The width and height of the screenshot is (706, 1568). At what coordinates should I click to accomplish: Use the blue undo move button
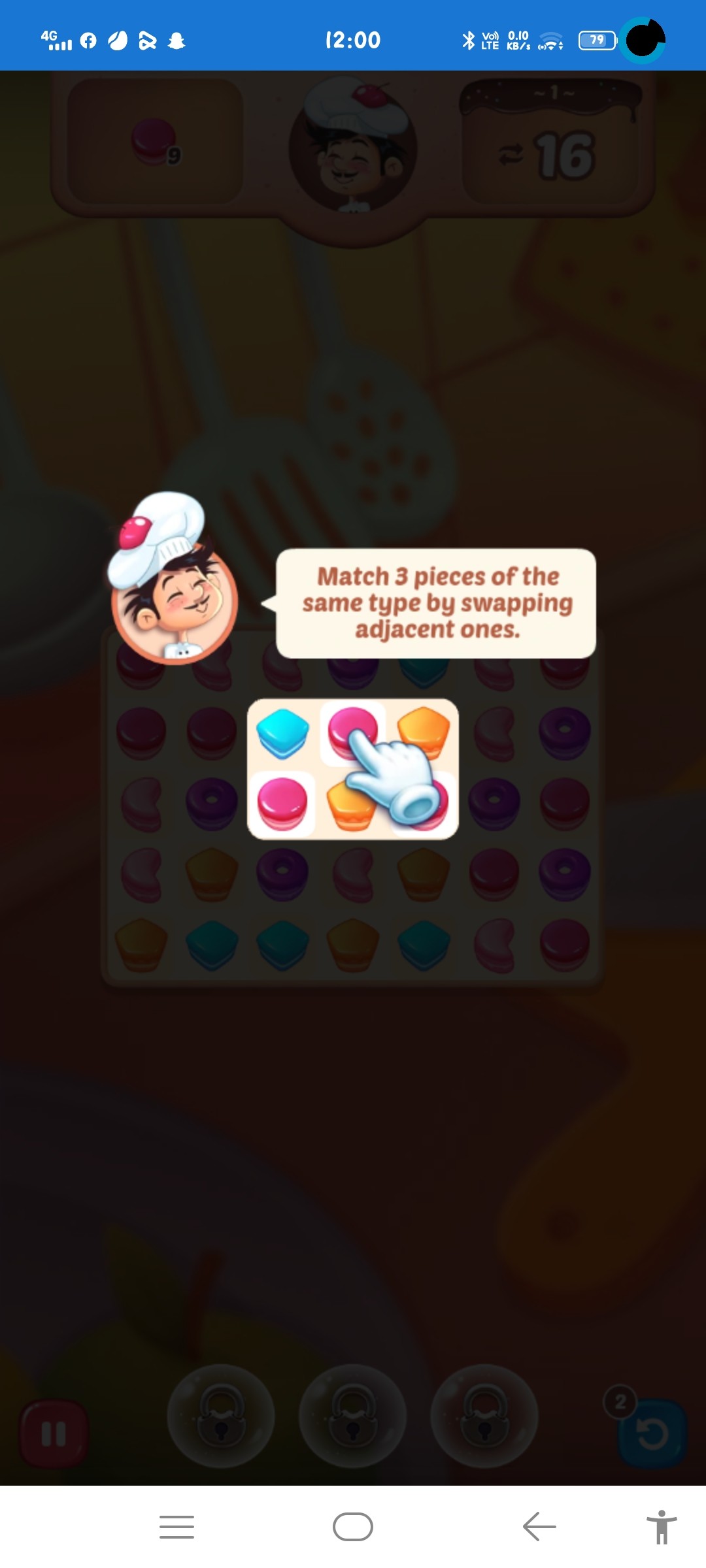tap(652, 1433)
